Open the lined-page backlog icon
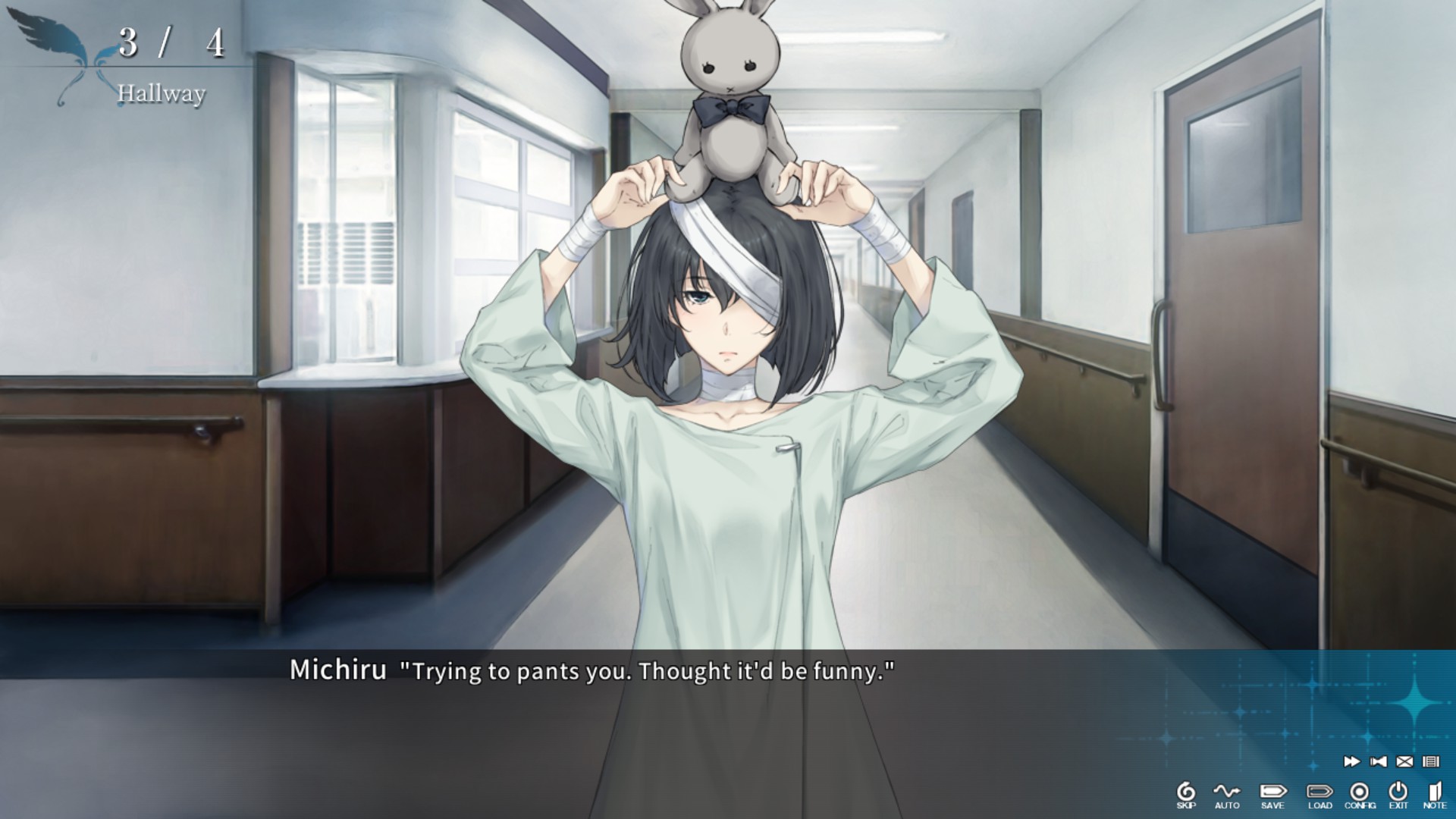The width and height of the screenshot is (1456, 819). click(1431, 761)
